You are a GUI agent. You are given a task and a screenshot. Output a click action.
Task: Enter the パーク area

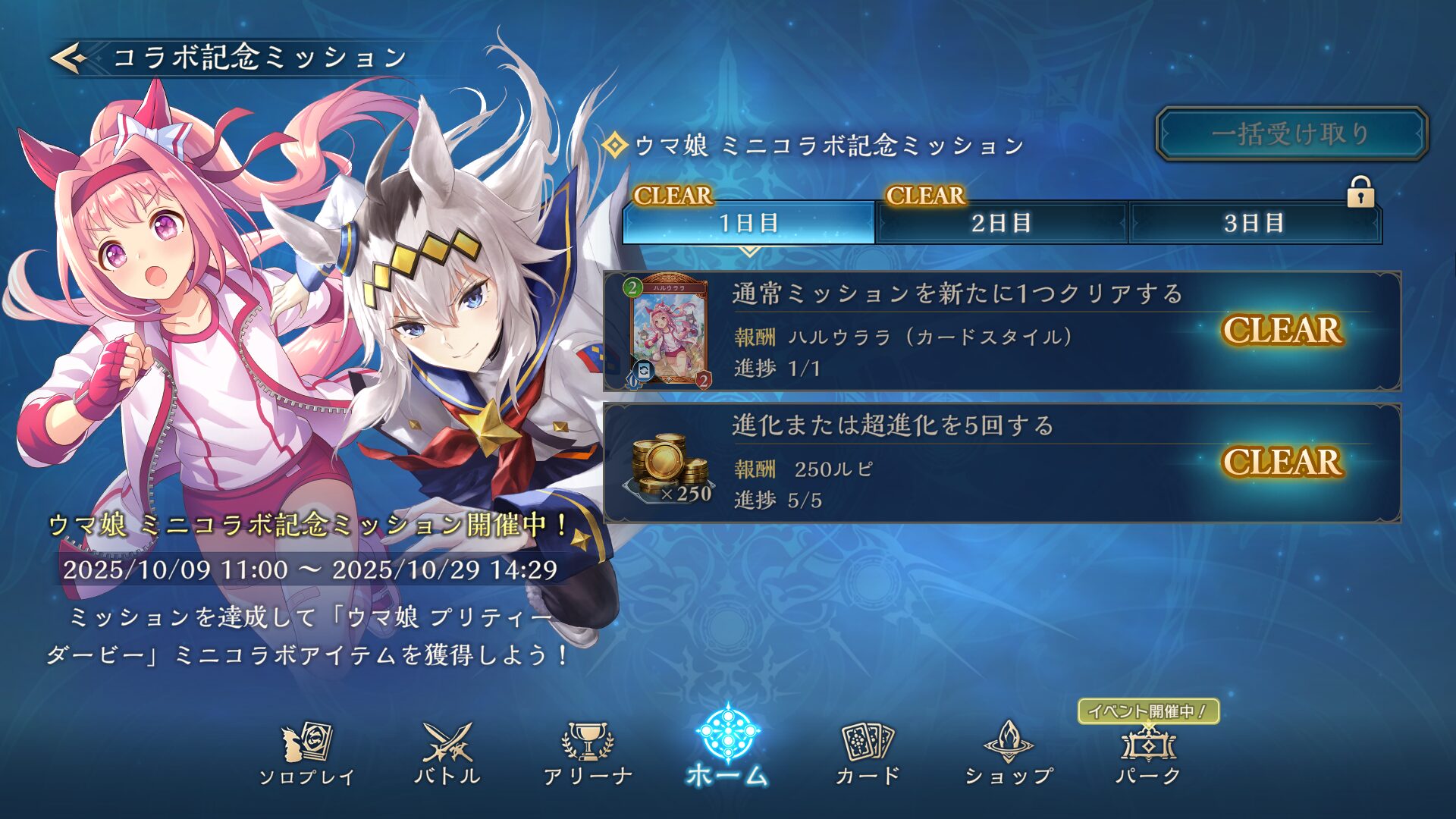(1148, 753)
